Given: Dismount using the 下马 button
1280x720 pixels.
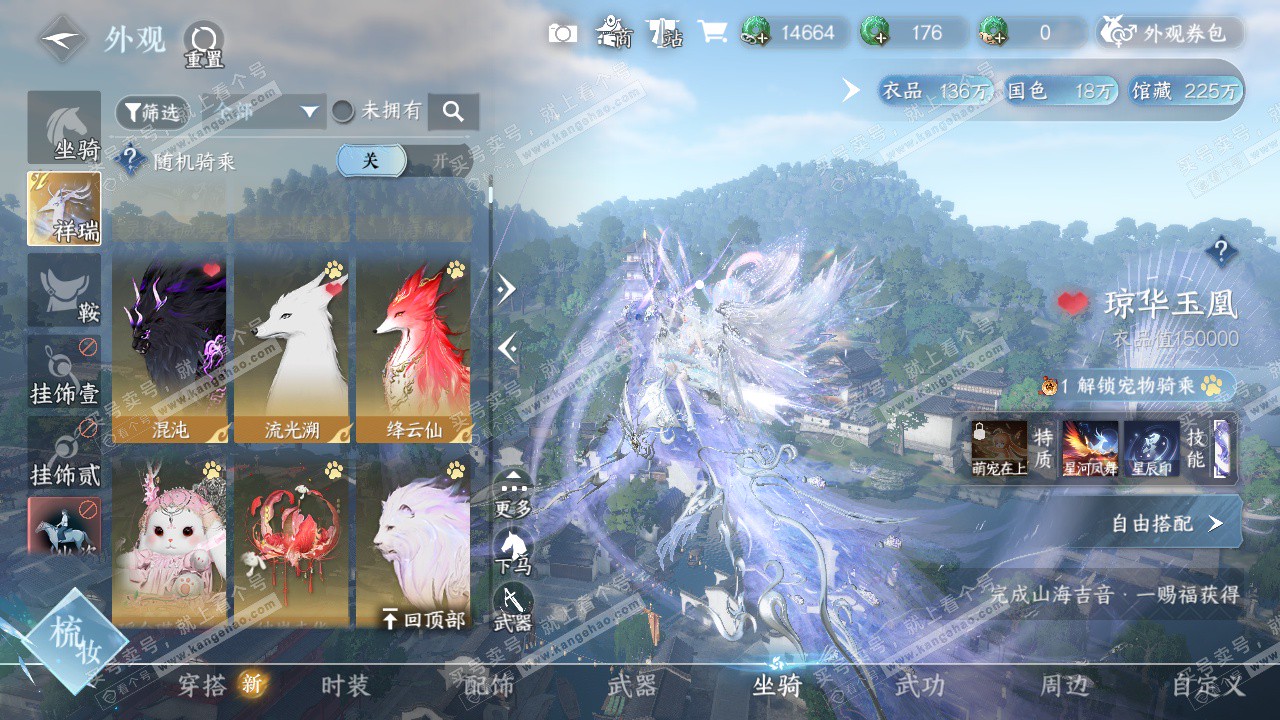Looking at the screenshot, I should (x=513, y=551).
